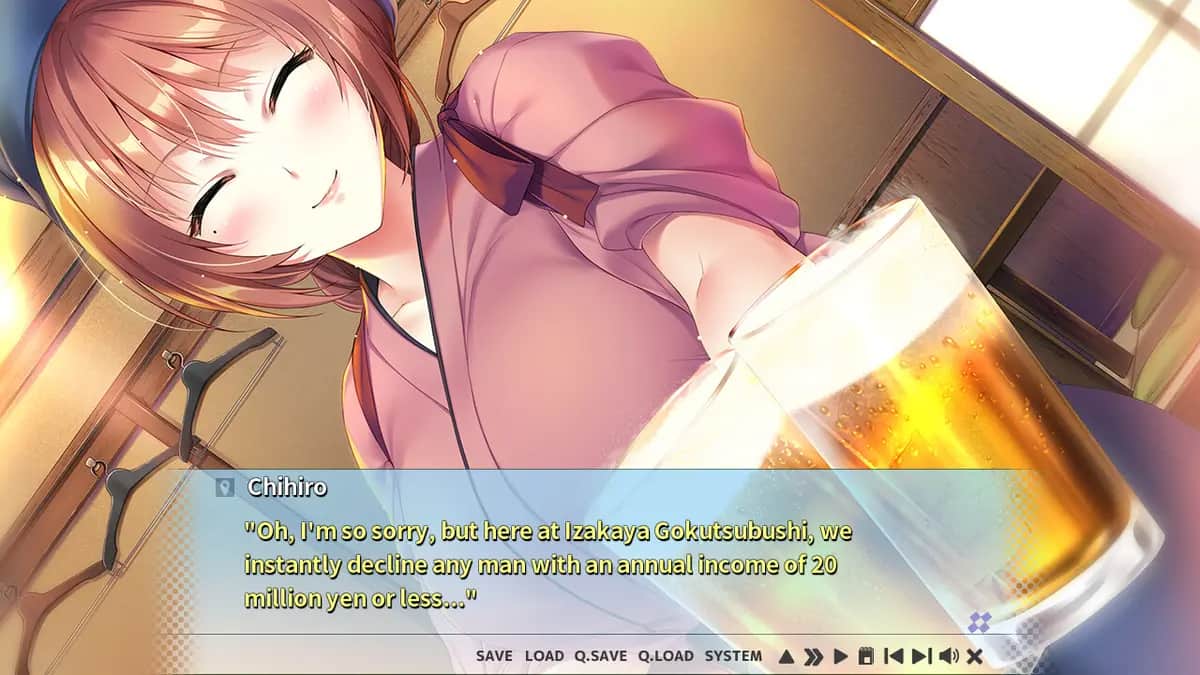Hide the text window with X
Viewport: 1200px width, 675px height.
point(975,657)
